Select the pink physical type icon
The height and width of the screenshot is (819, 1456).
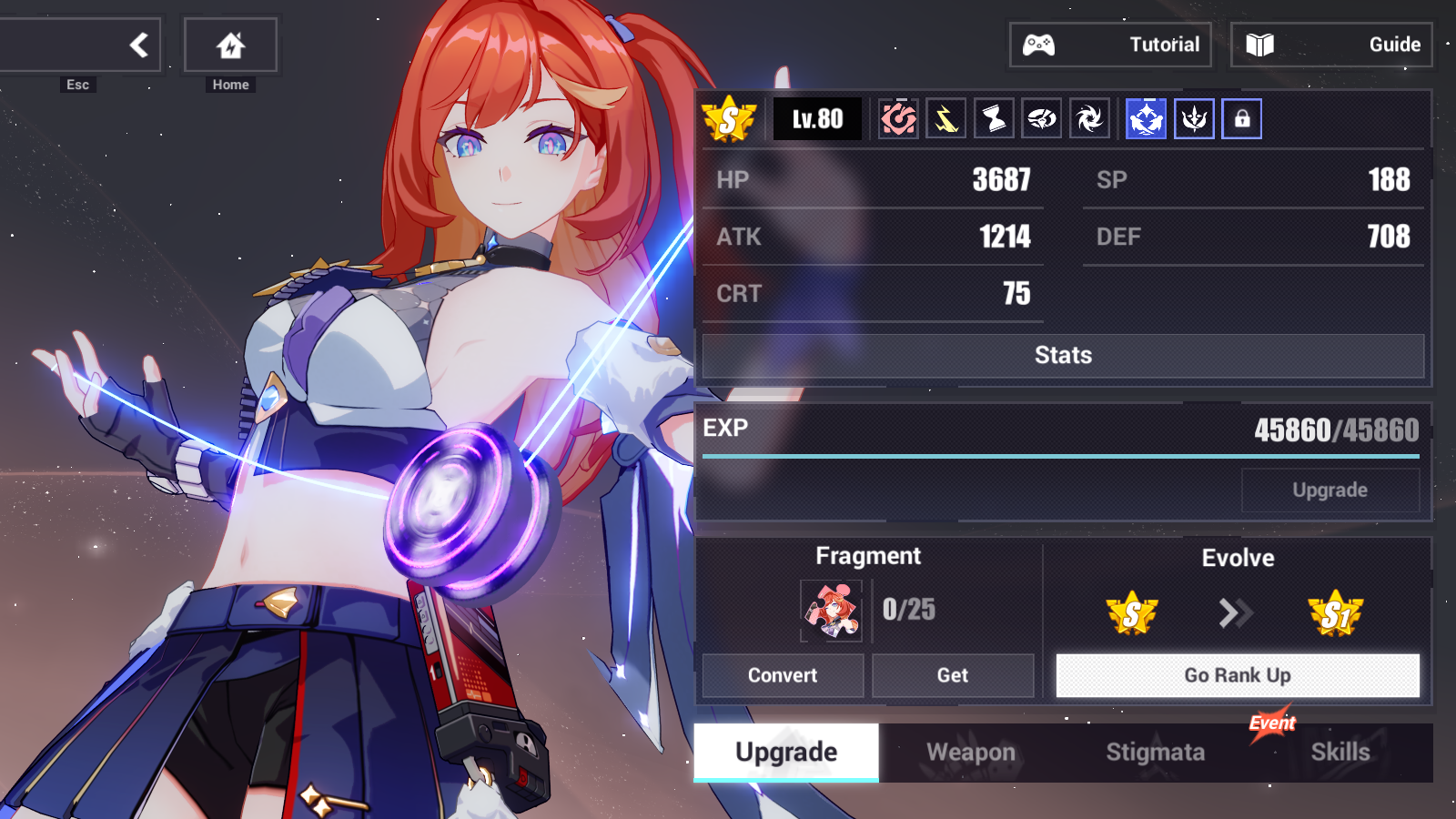896,117
